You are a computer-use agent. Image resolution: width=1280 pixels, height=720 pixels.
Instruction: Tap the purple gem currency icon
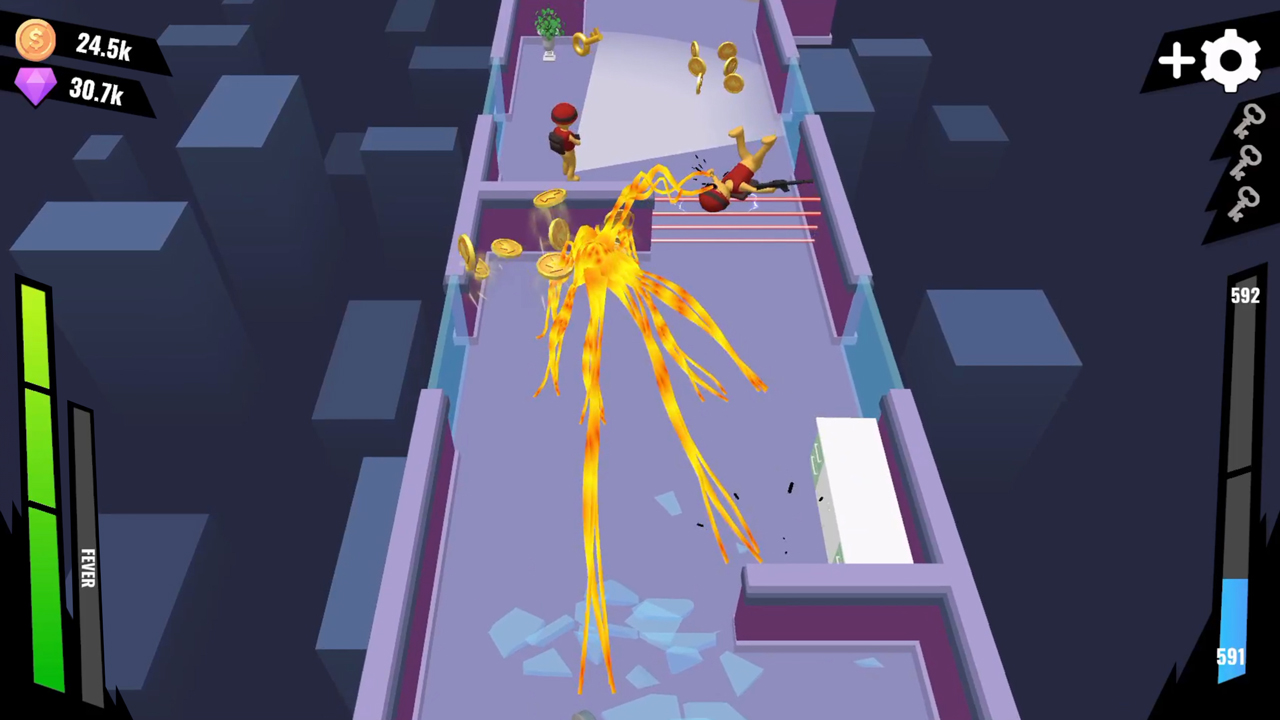35,88
